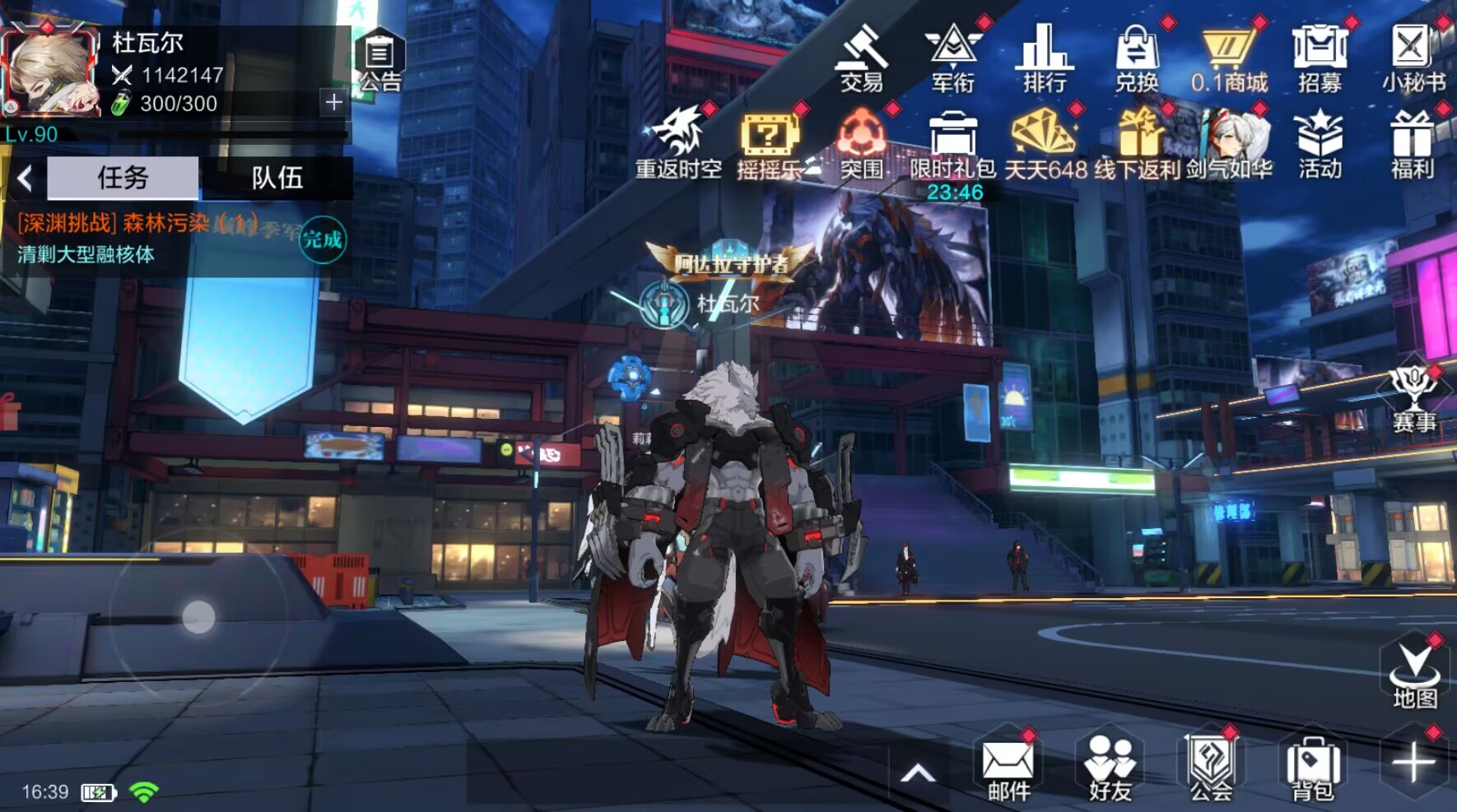Image resolution: width=1457 pixels, height=812 pixels.
Task: Open the 赛事 tournament trophy icon
Action: (1413, 401)
